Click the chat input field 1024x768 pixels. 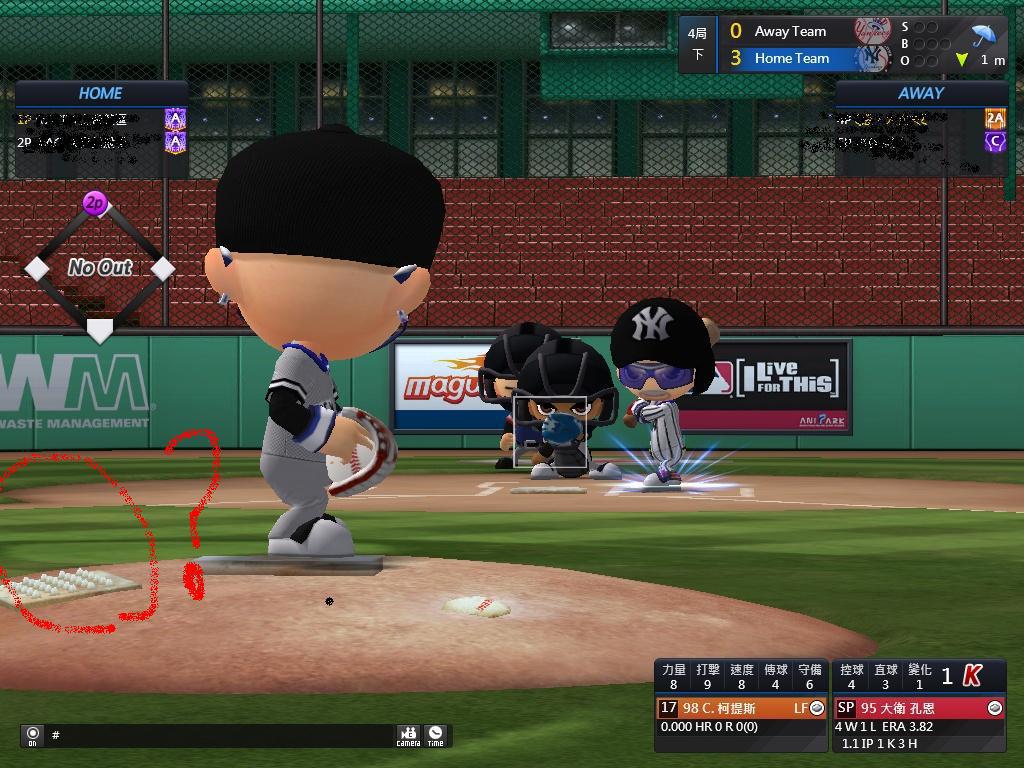(x=220, y=736)
